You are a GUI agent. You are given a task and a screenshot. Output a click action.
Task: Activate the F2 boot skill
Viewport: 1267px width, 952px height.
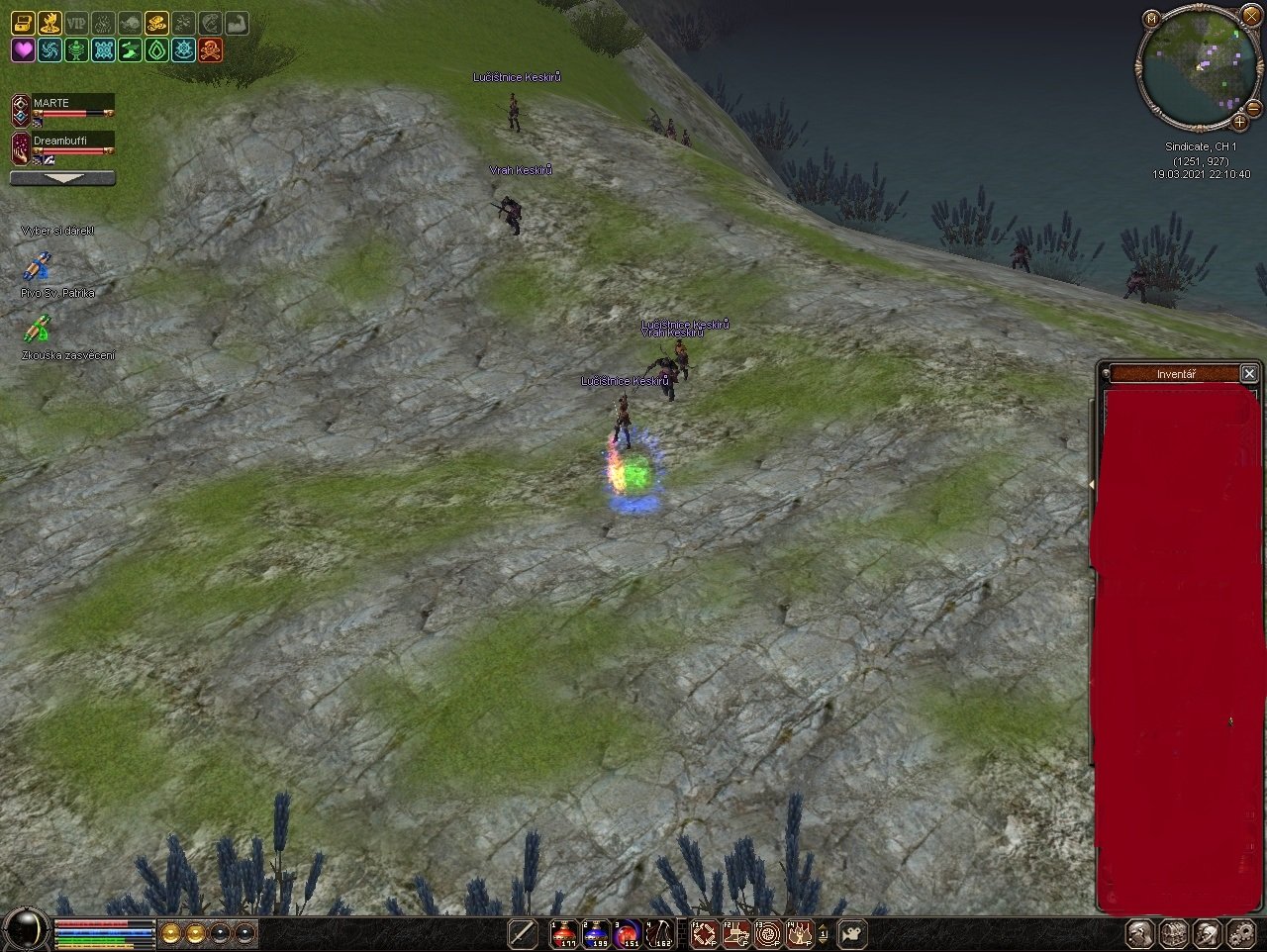coord(736,932)
